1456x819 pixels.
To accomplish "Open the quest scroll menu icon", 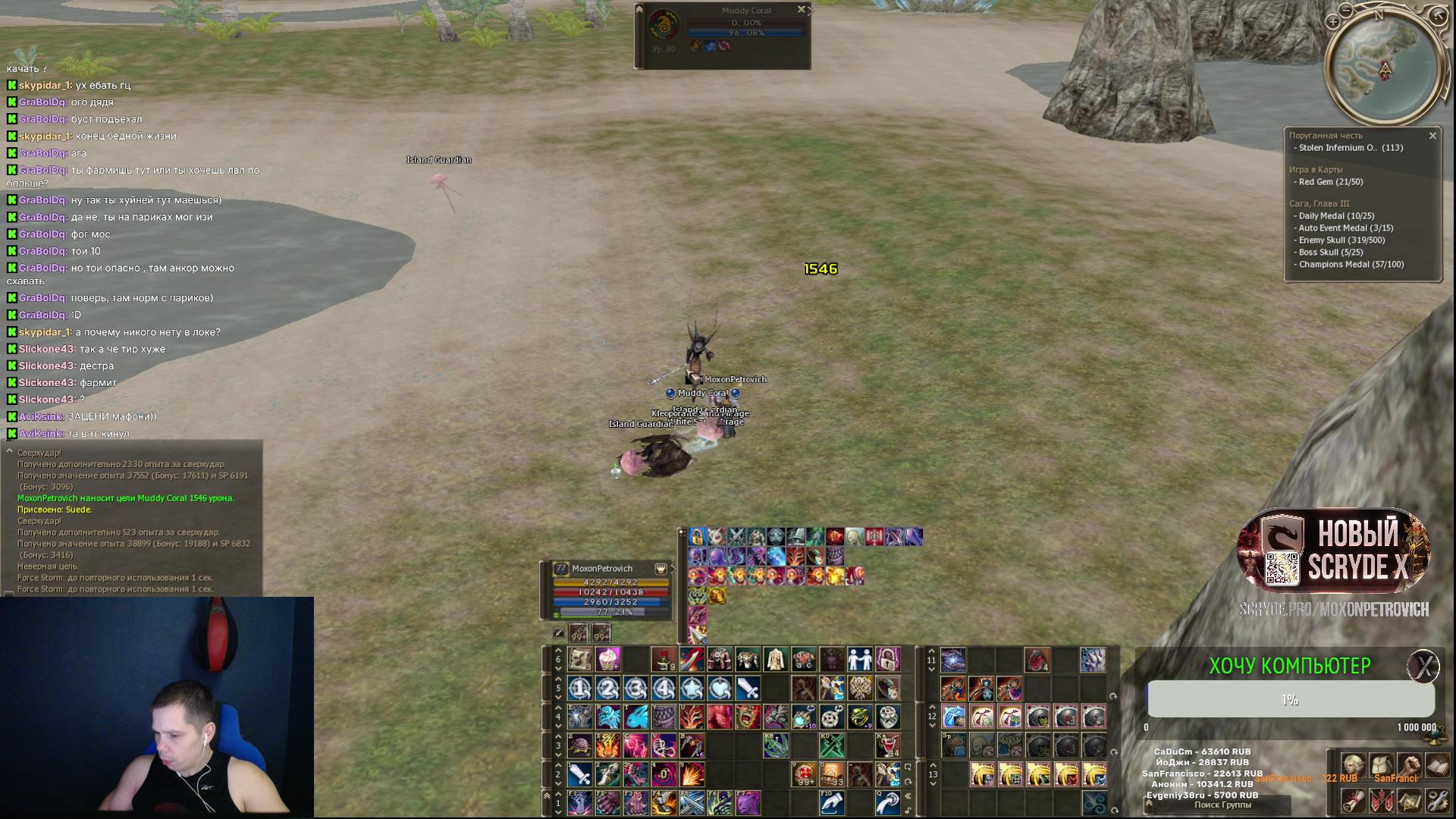I will pos(1354,800).
